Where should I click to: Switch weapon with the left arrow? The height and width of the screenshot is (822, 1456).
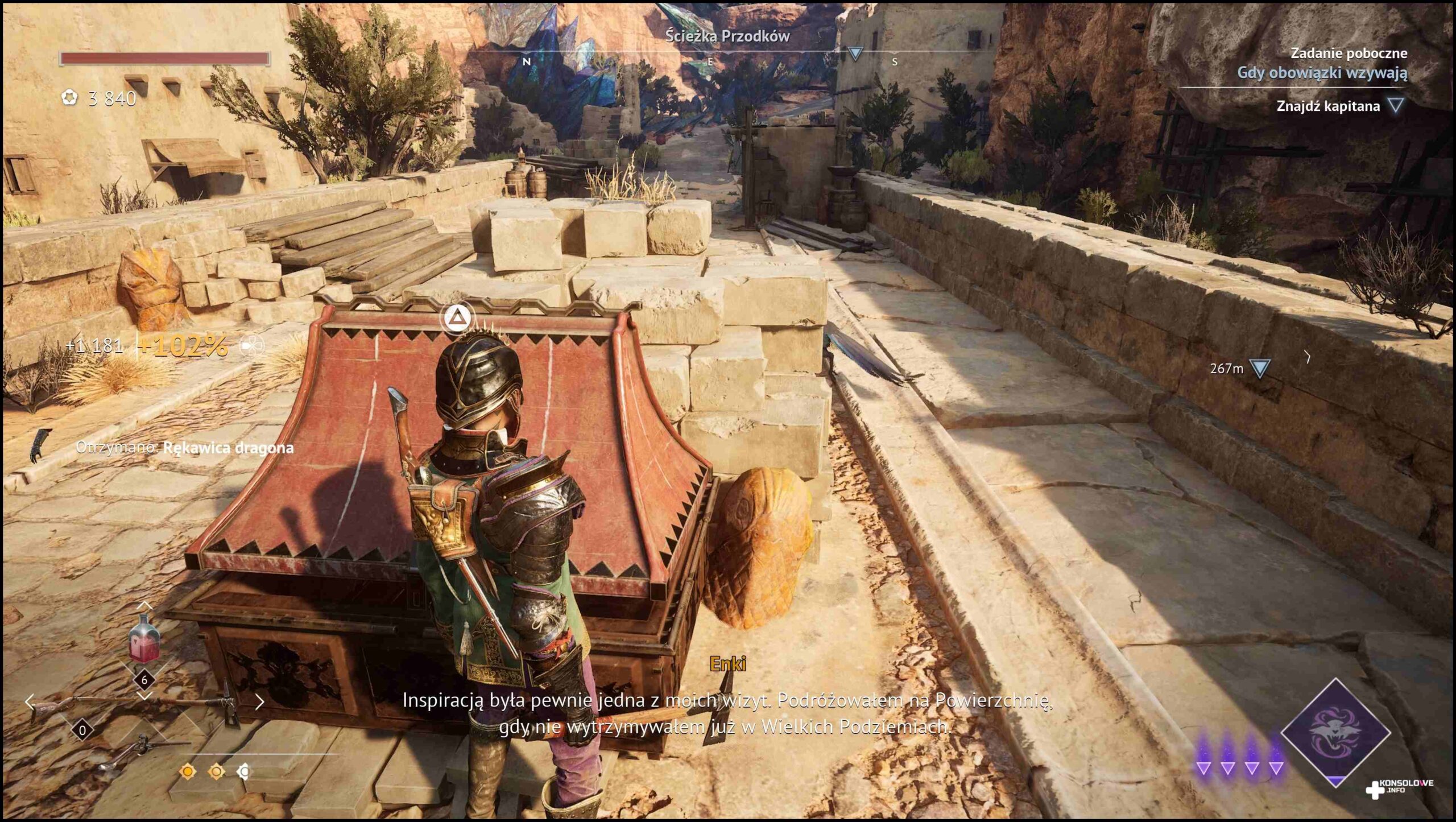click(30, 702)
